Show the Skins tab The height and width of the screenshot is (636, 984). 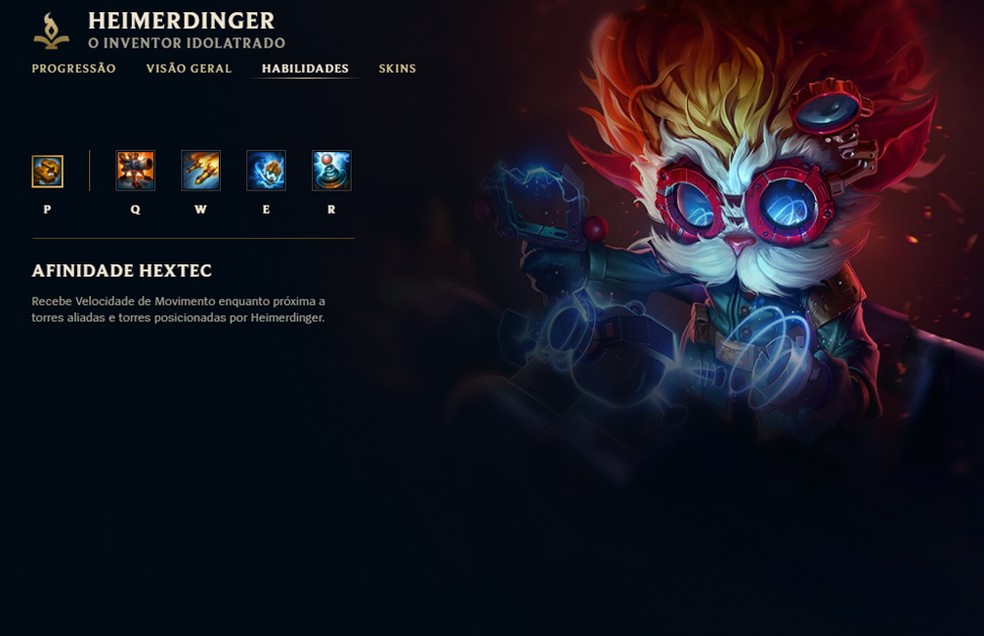[397, 69]
